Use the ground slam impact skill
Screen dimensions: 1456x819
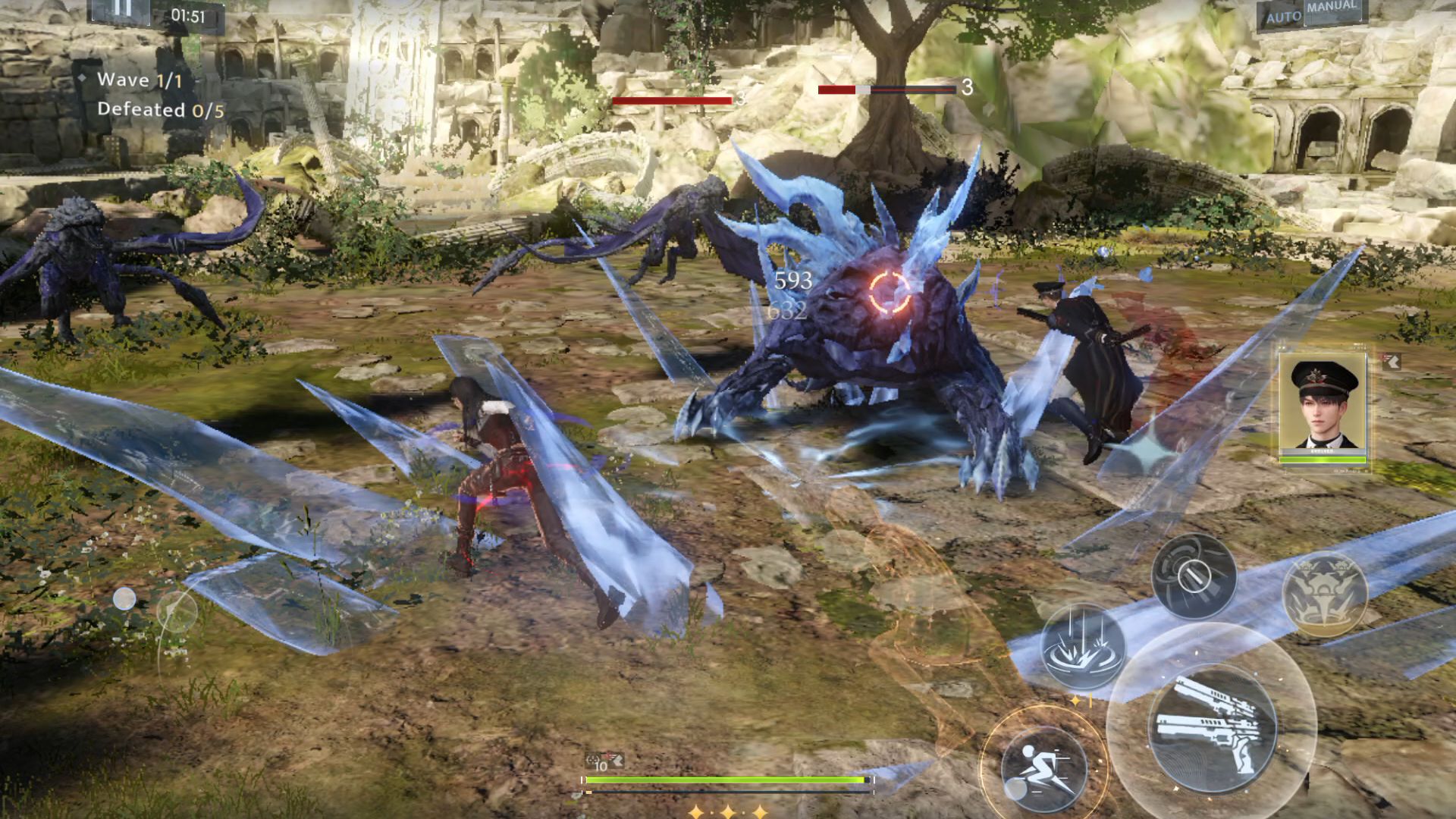click(x=1082, y=647)
